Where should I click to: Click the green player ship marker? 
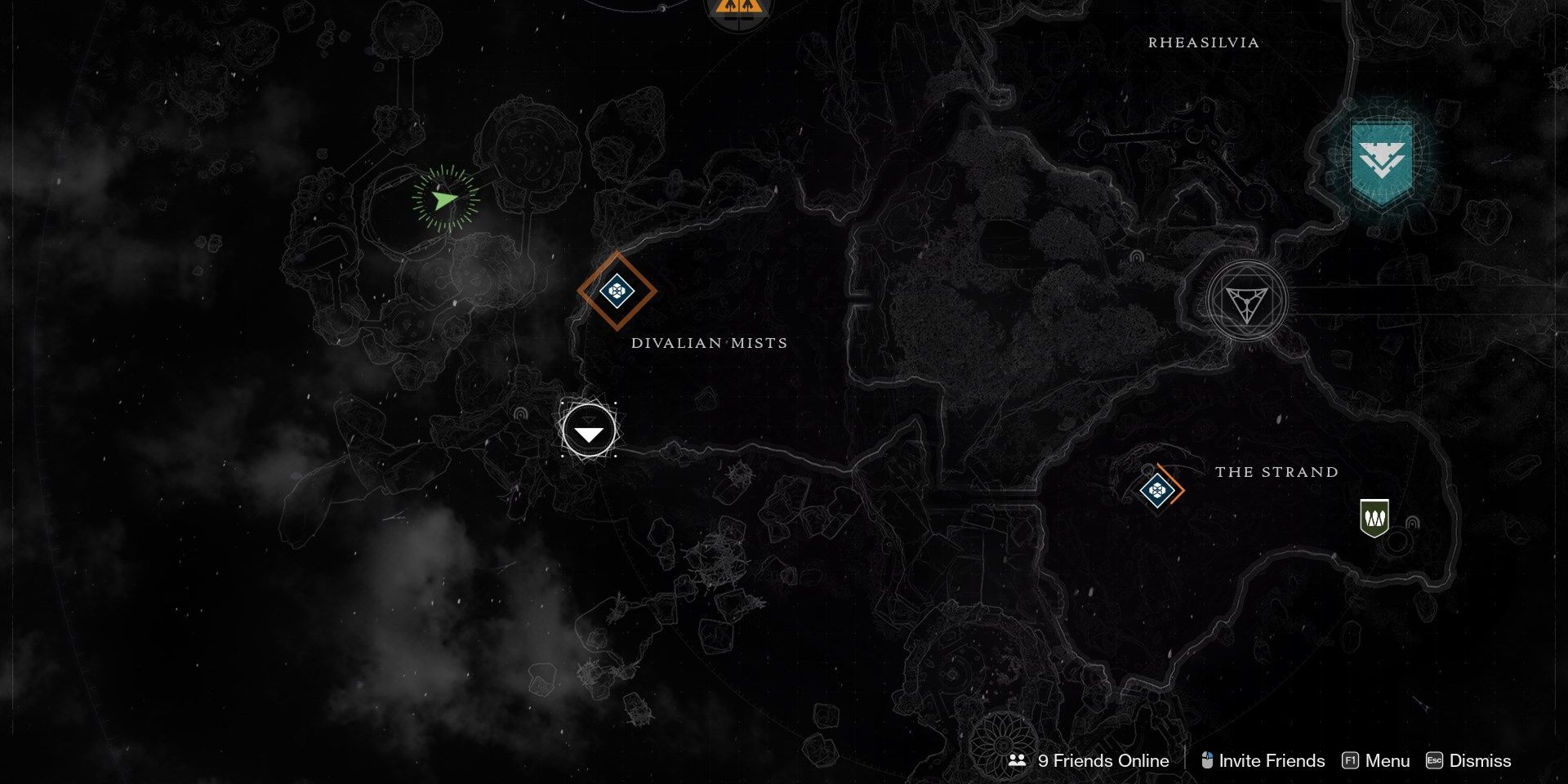tap(443, 200)
